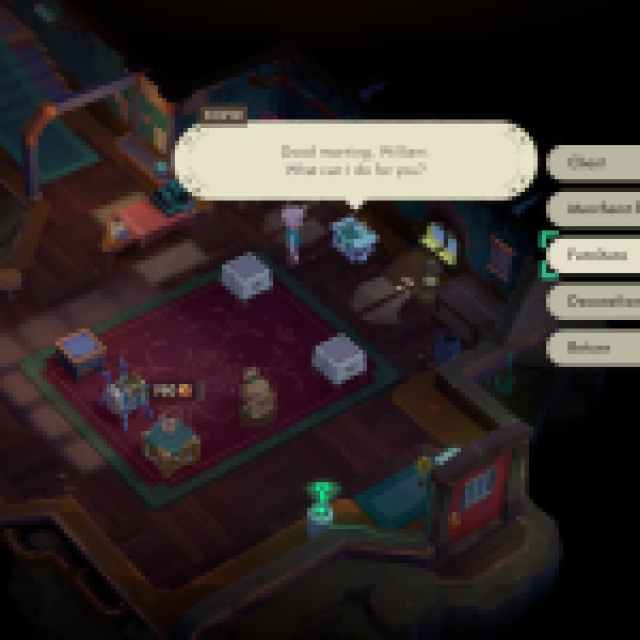Select the Merchant option in the list
The image size is (640, 640).
596,209
